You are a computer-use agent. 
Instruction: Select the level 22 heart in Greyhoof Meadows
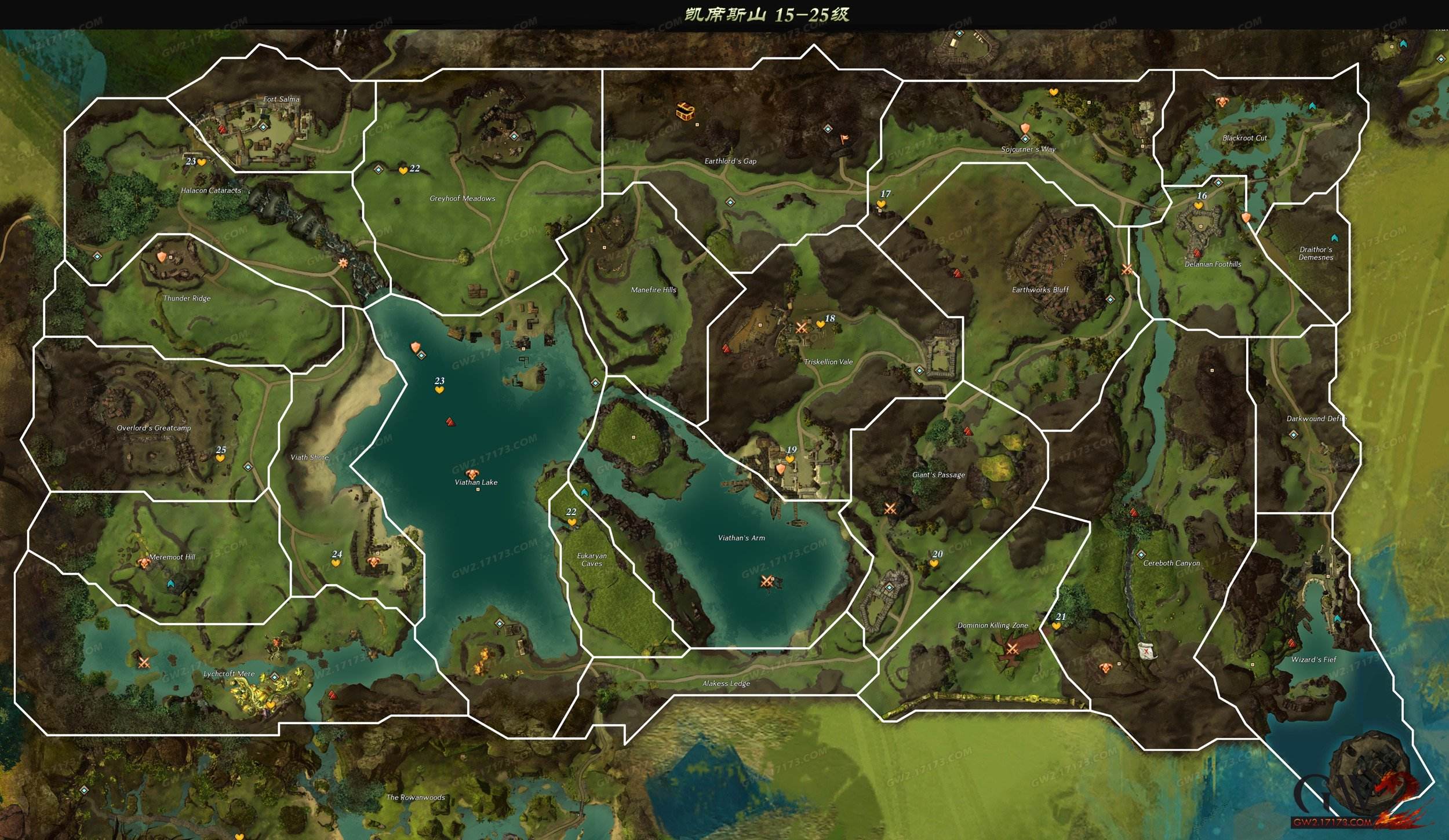pos(403,170)
